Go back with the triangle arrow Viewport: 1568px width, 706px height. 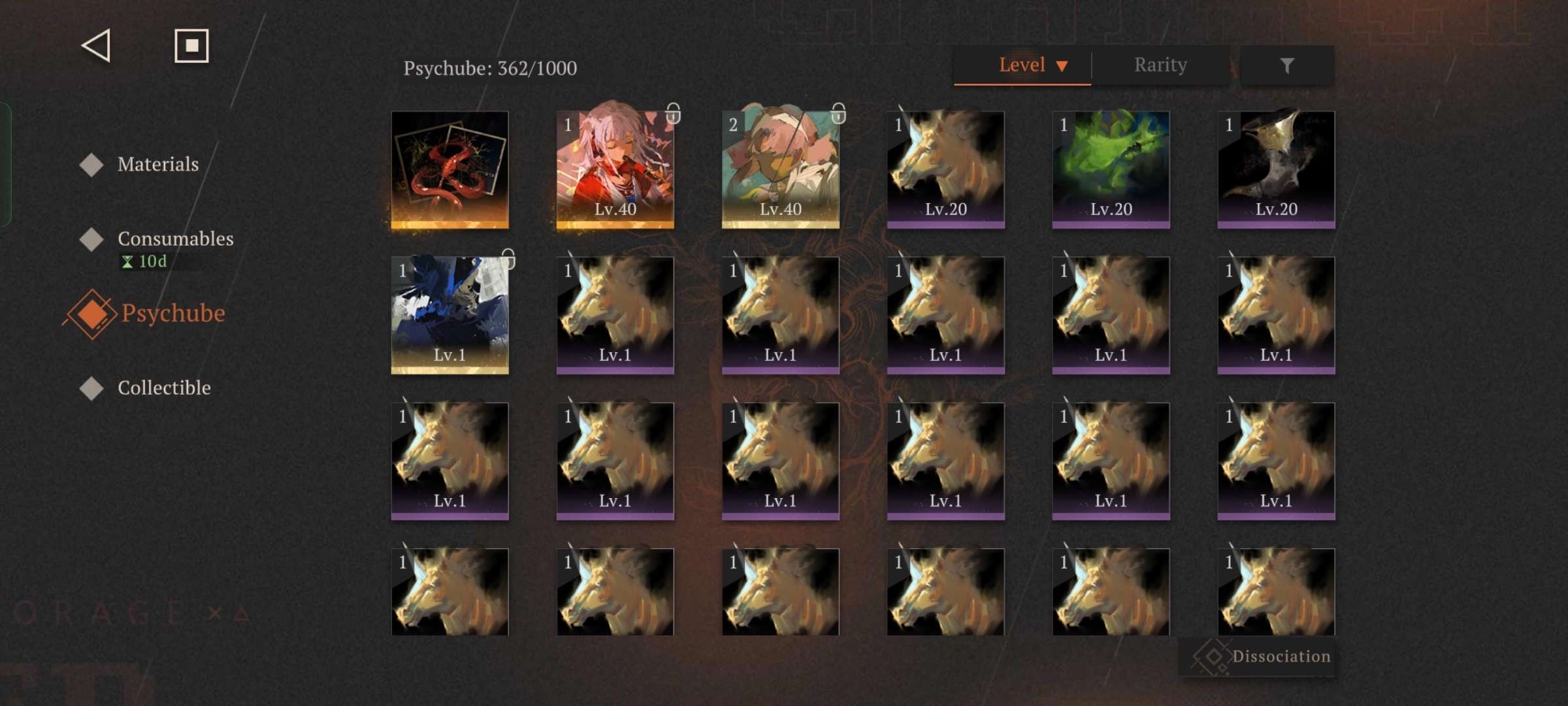pyautogui.click(x=96, y=46)
